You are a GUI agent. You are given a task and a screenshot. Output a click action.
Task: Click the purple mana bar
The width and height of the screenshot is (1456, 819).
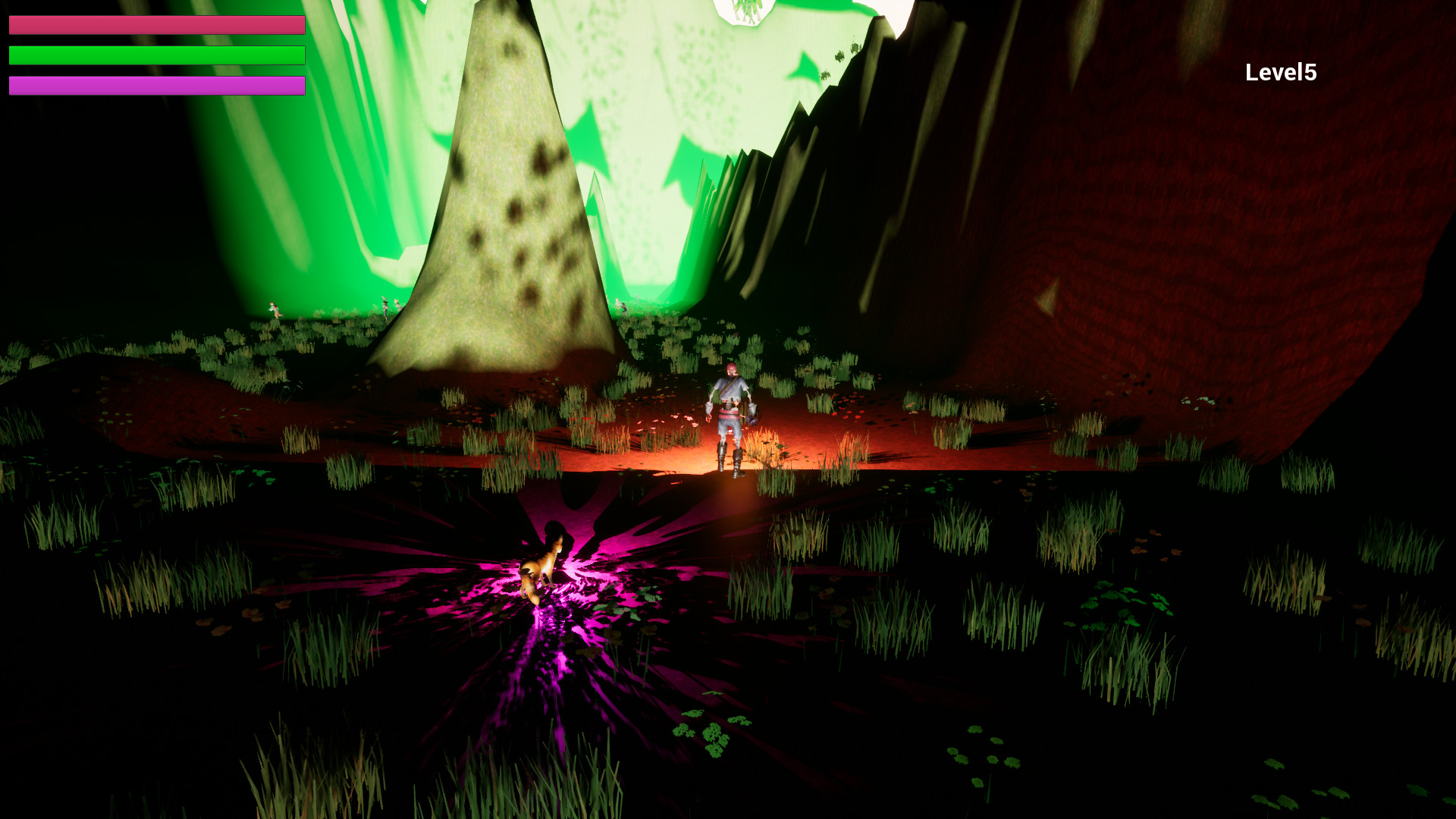point(152,85)
